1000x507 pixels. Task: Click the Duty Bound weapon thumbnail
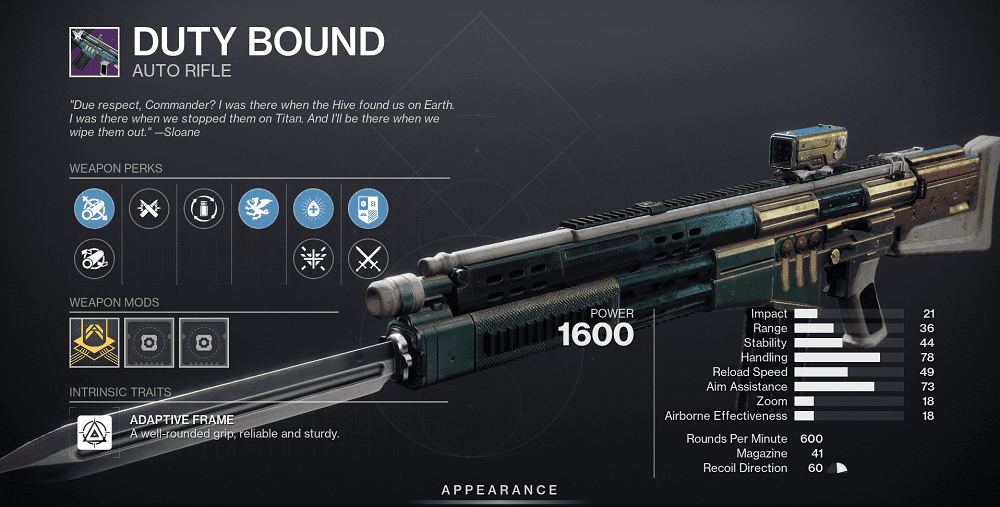click(x=95, y=52)
